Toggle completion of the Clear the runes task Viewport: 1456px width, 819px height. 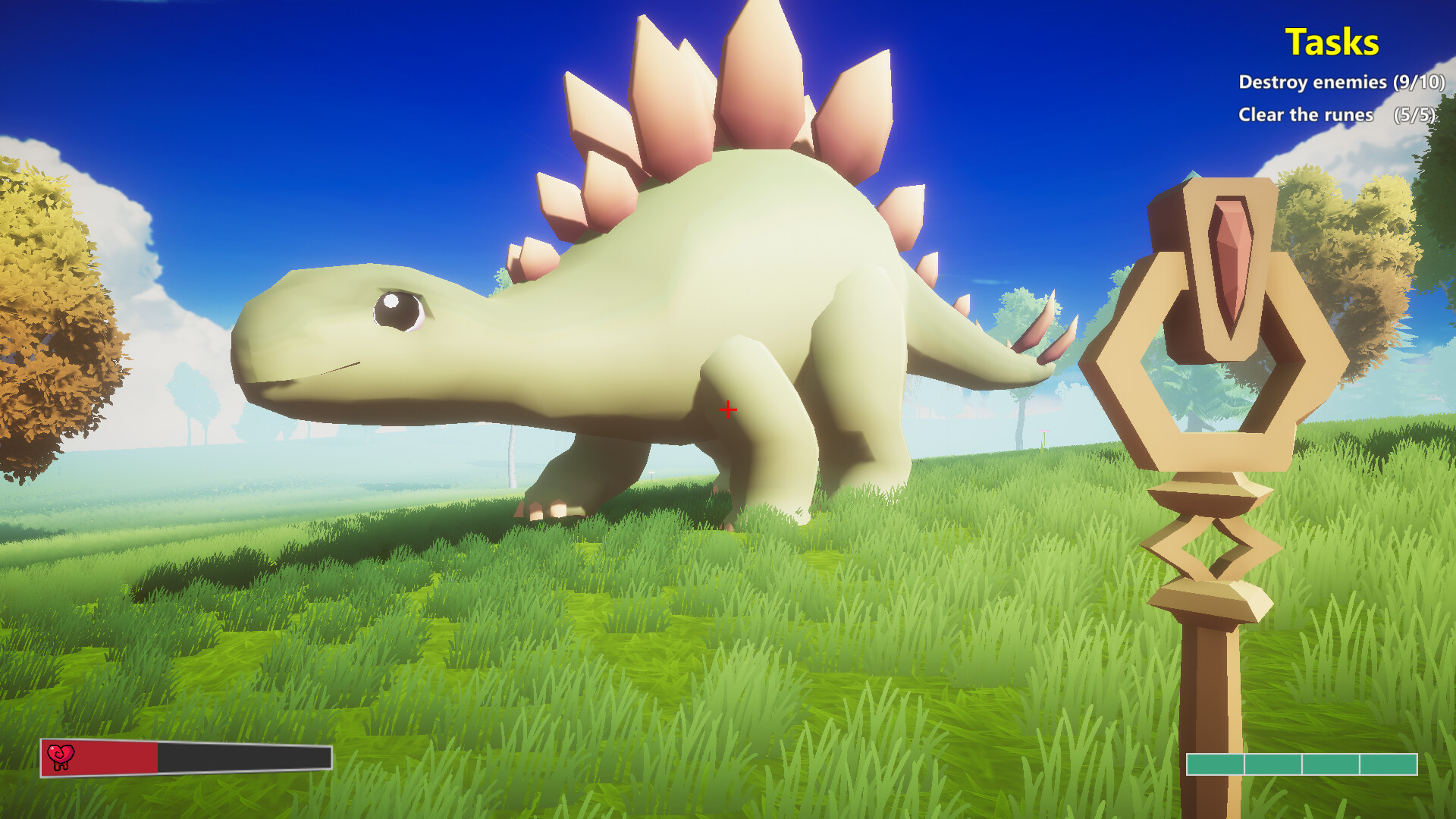[1304, 116]
